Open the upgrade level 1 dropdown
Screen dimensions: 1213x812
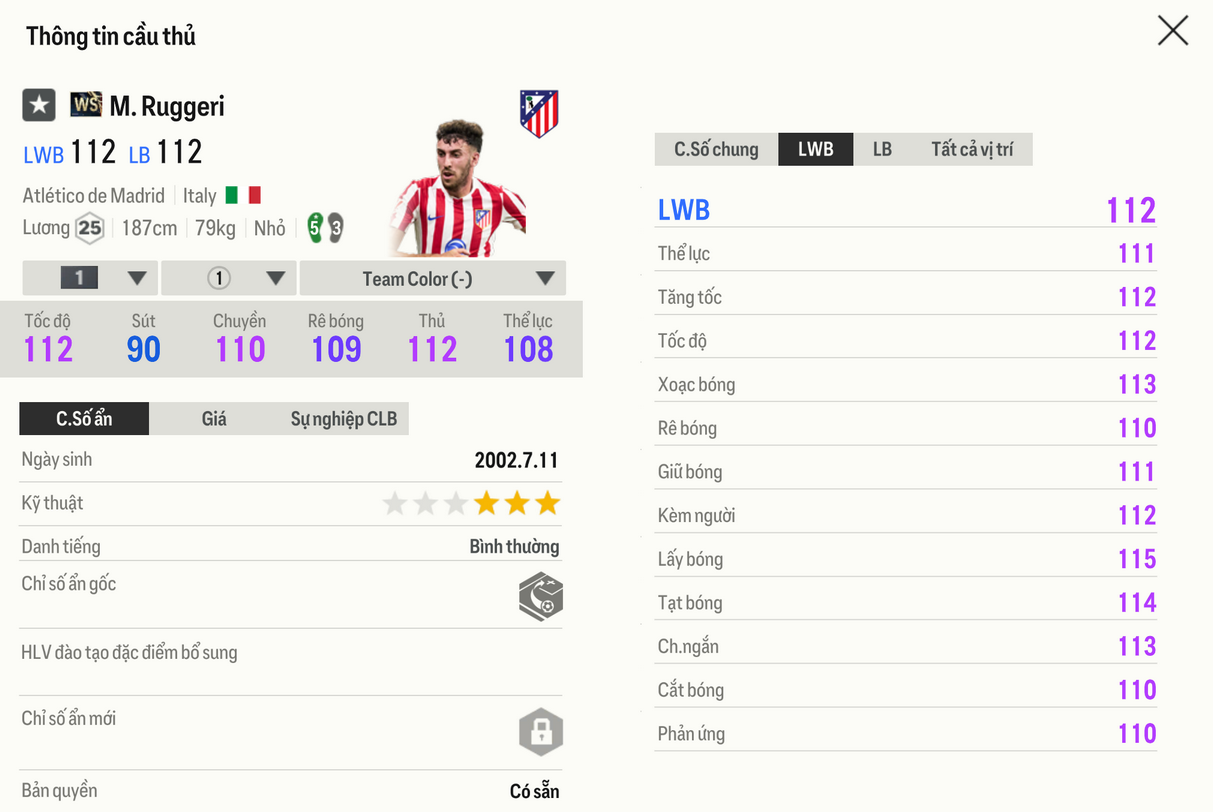point(91,279)
